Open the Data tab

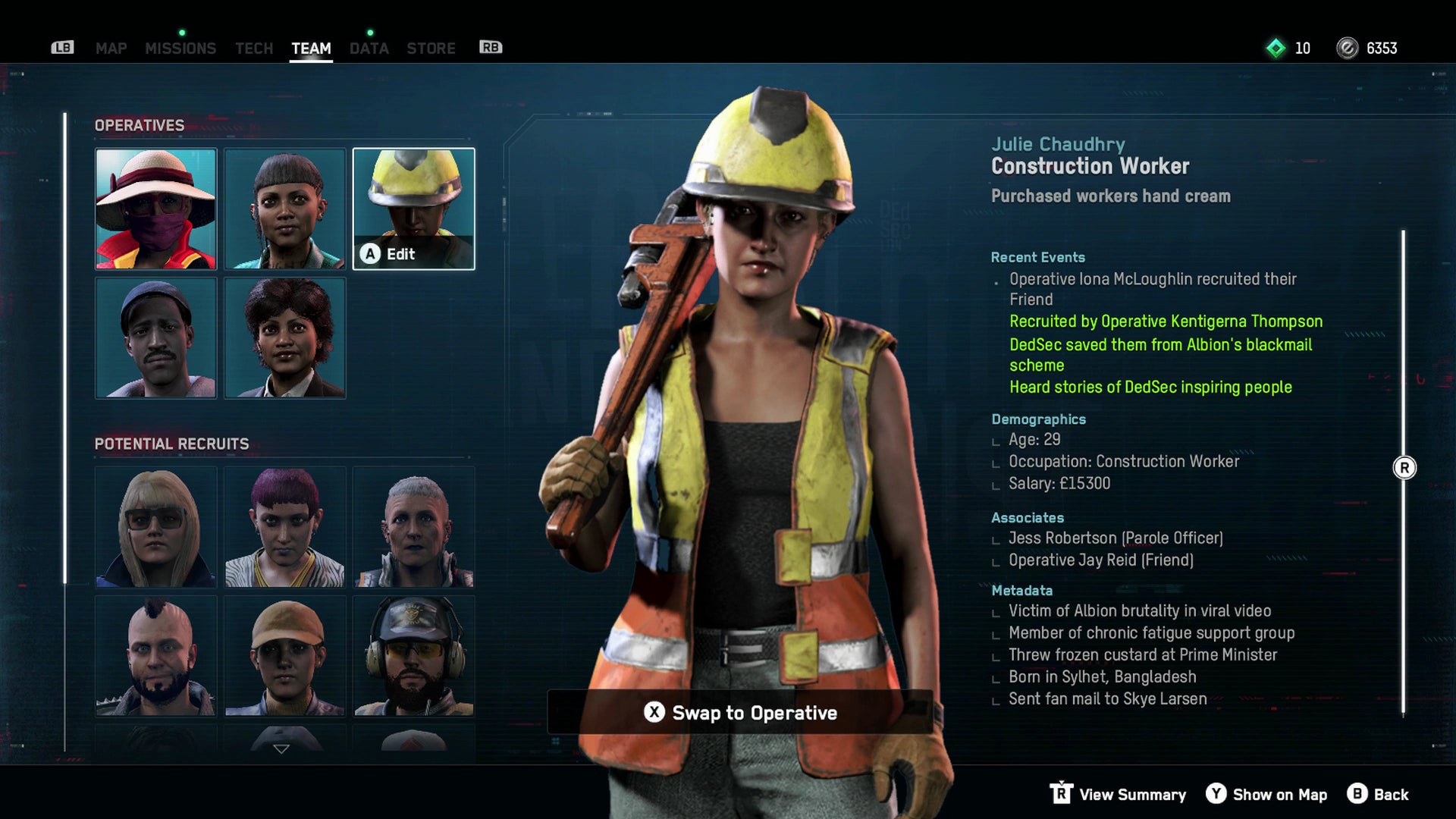[369, 49]
